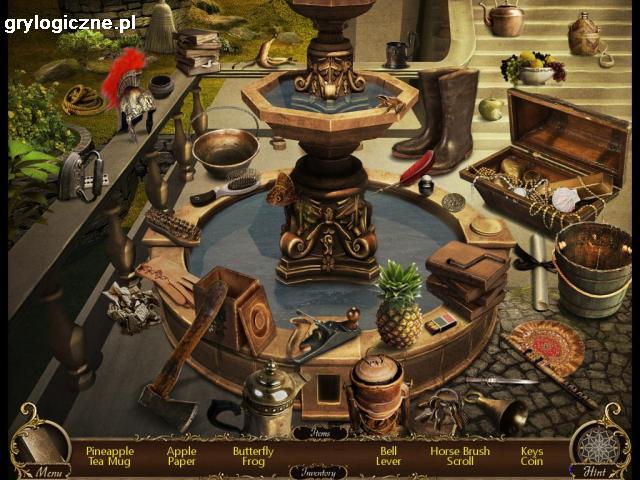Open the Inventory tab

[320, 471]
